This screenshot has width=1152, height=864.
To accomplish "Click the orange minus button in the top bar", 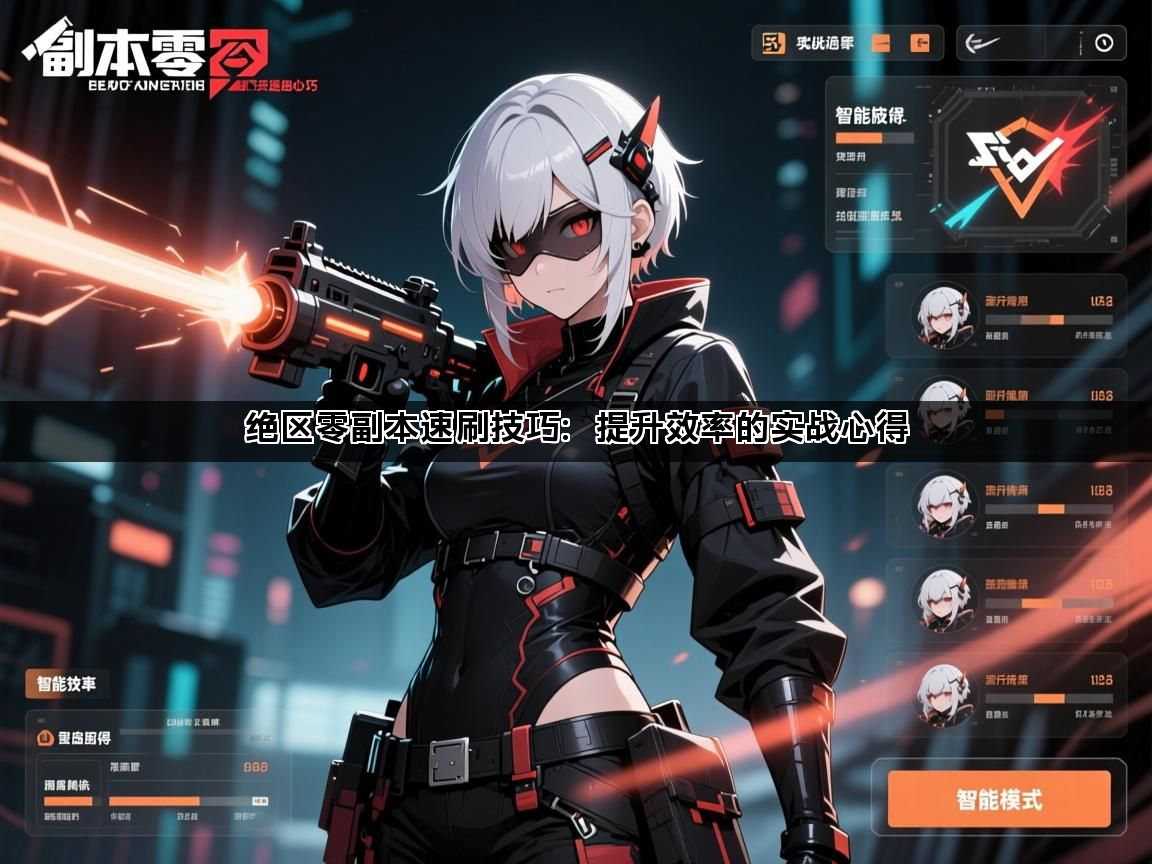I will point(881,43).
